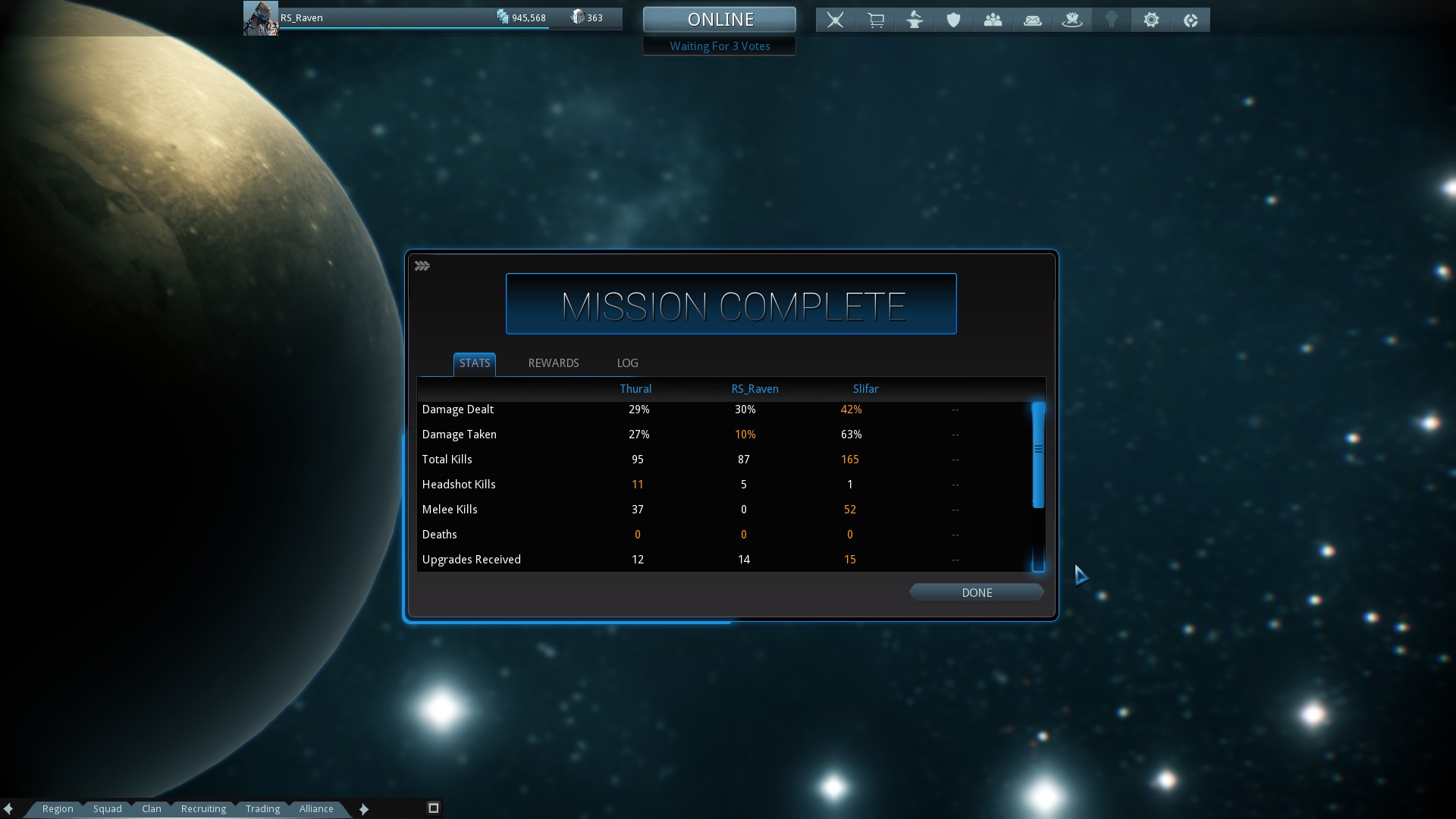Viewport: 1456px width, 819px height.
Task: Click the lotus flower icon
Action: click(1072, 20)
